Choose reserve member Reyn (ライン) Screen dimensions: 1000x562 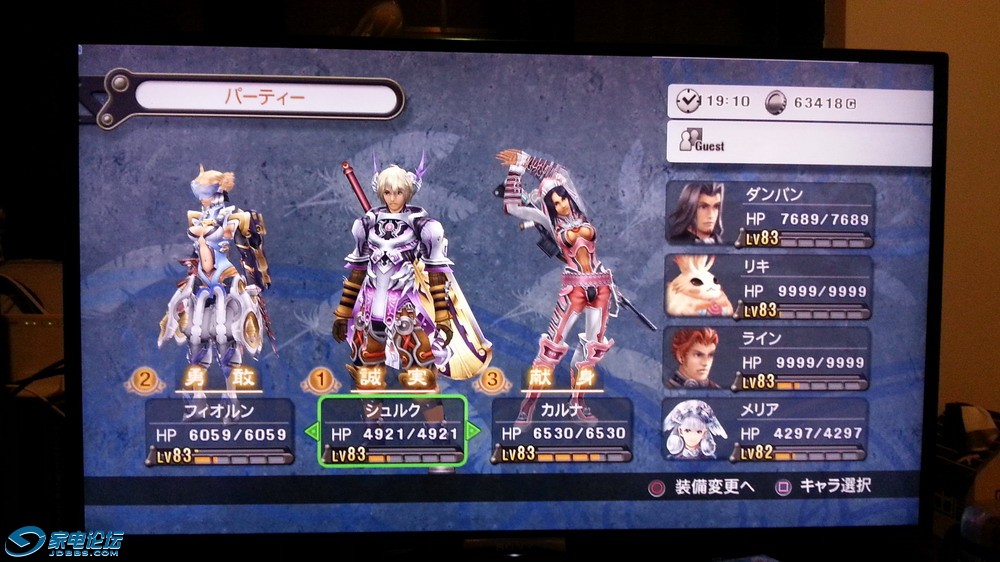coord(767,357)
